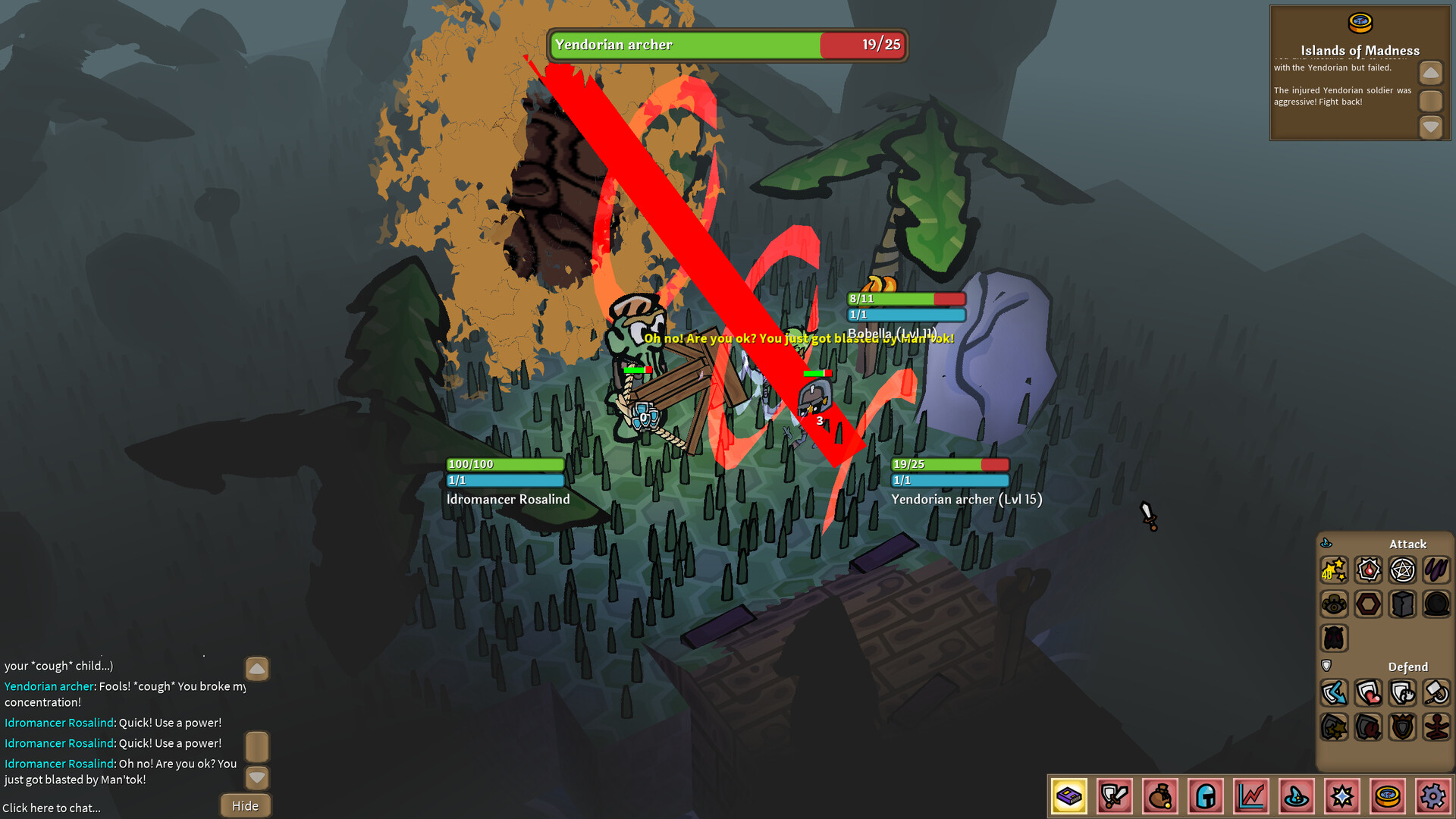
Task: Click the blue helmet icon in the toolbar
Action: [1206, 797]
